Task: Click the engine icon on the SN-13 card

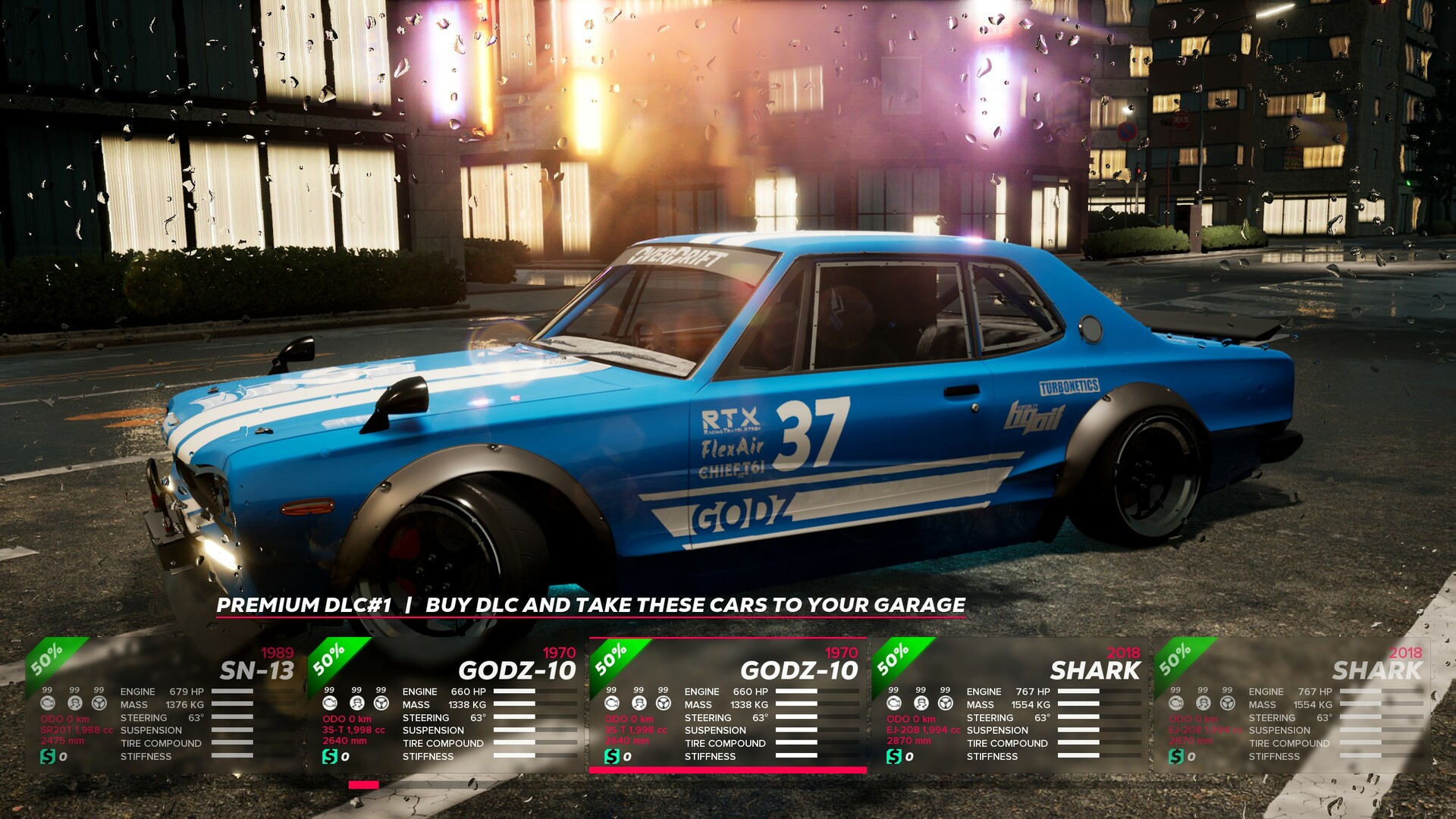Action: click(x=47, y=704)
